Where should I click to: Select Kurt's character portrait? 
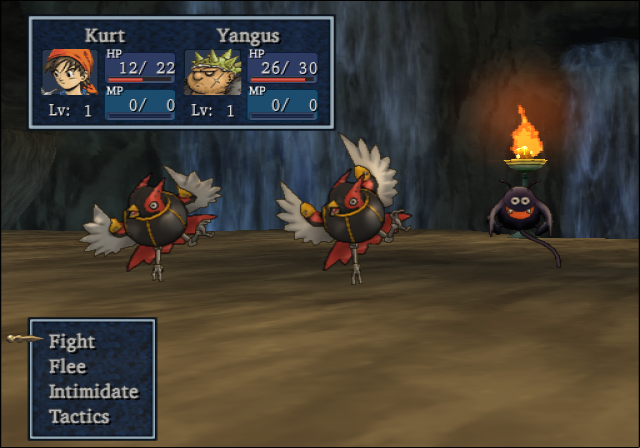pos(68,72)
